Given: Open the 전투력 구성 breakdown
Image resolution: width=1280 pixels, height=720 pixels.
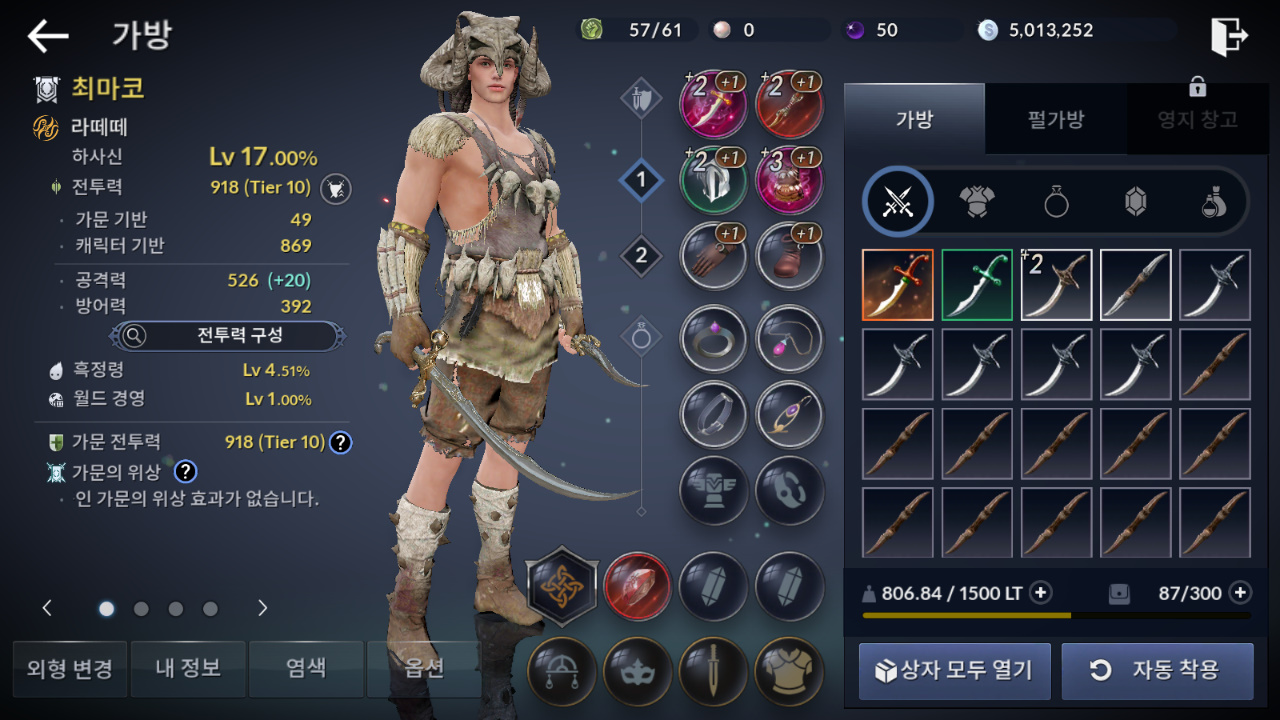Looking at the screenshot, I should (228, 336).
